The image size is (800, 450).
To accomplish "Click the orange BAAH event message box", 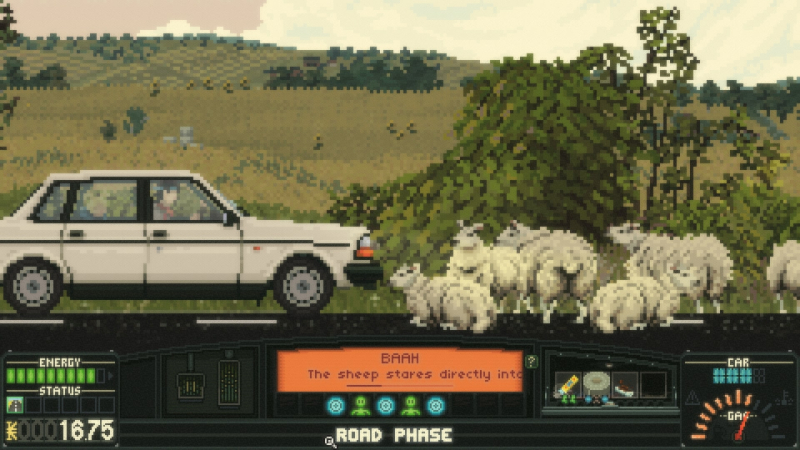I will pyautogui.click(x=399, y=369).
